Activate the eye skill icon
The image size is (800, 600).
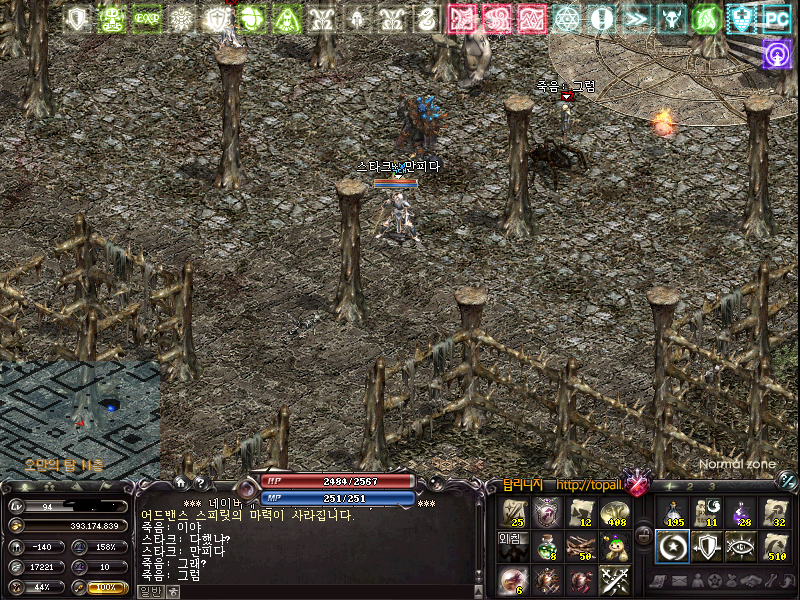739,546
